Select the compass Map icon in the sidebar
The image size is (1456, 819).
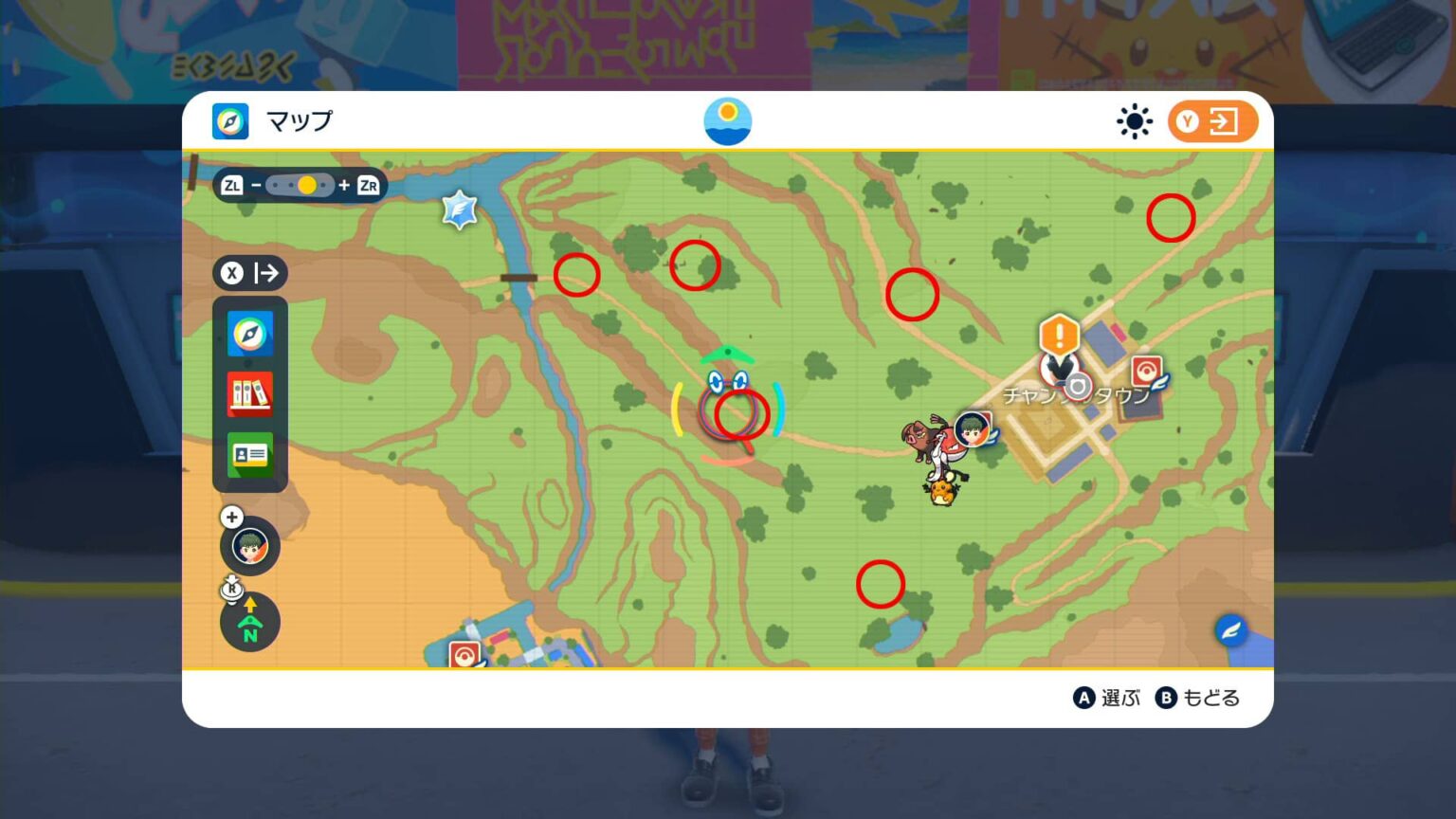(249, 334)
